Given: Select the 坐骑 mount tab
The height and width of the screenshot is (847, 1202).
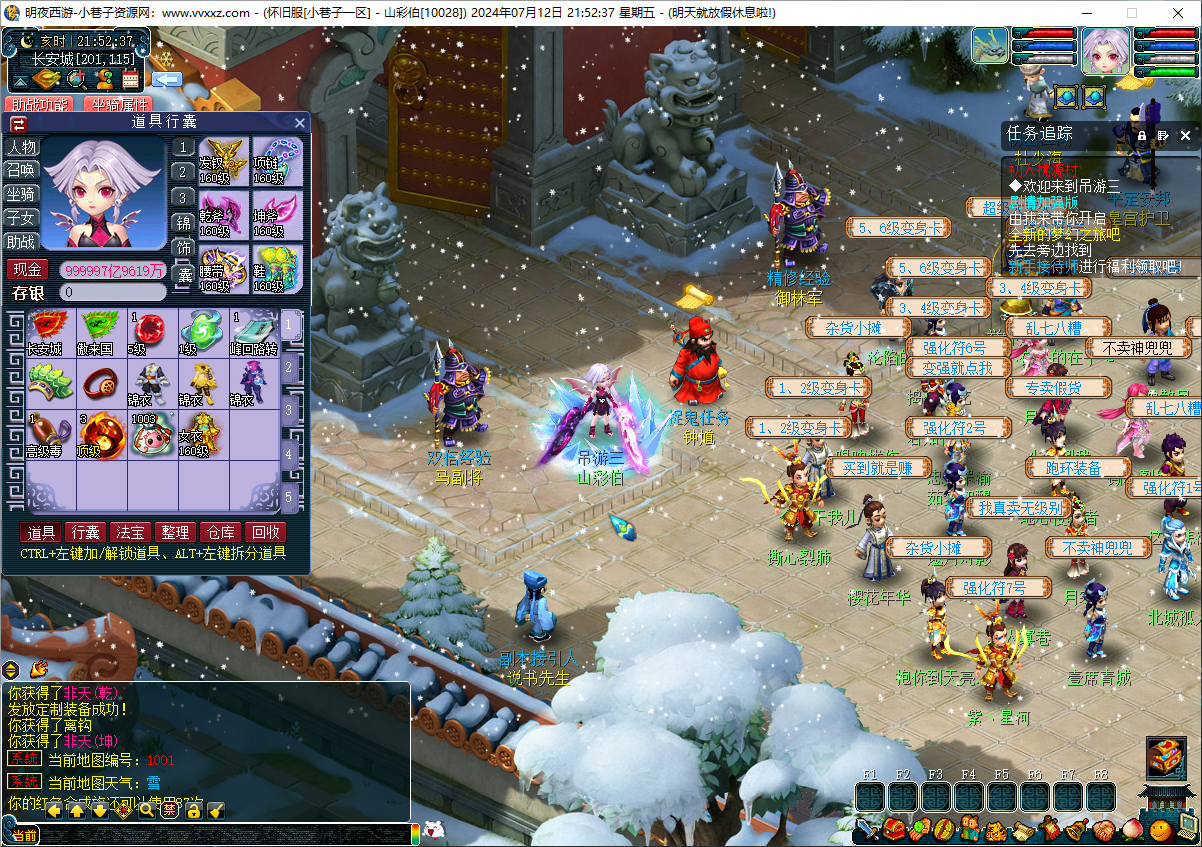Looking at the screenshot, I should pos(21,194).
